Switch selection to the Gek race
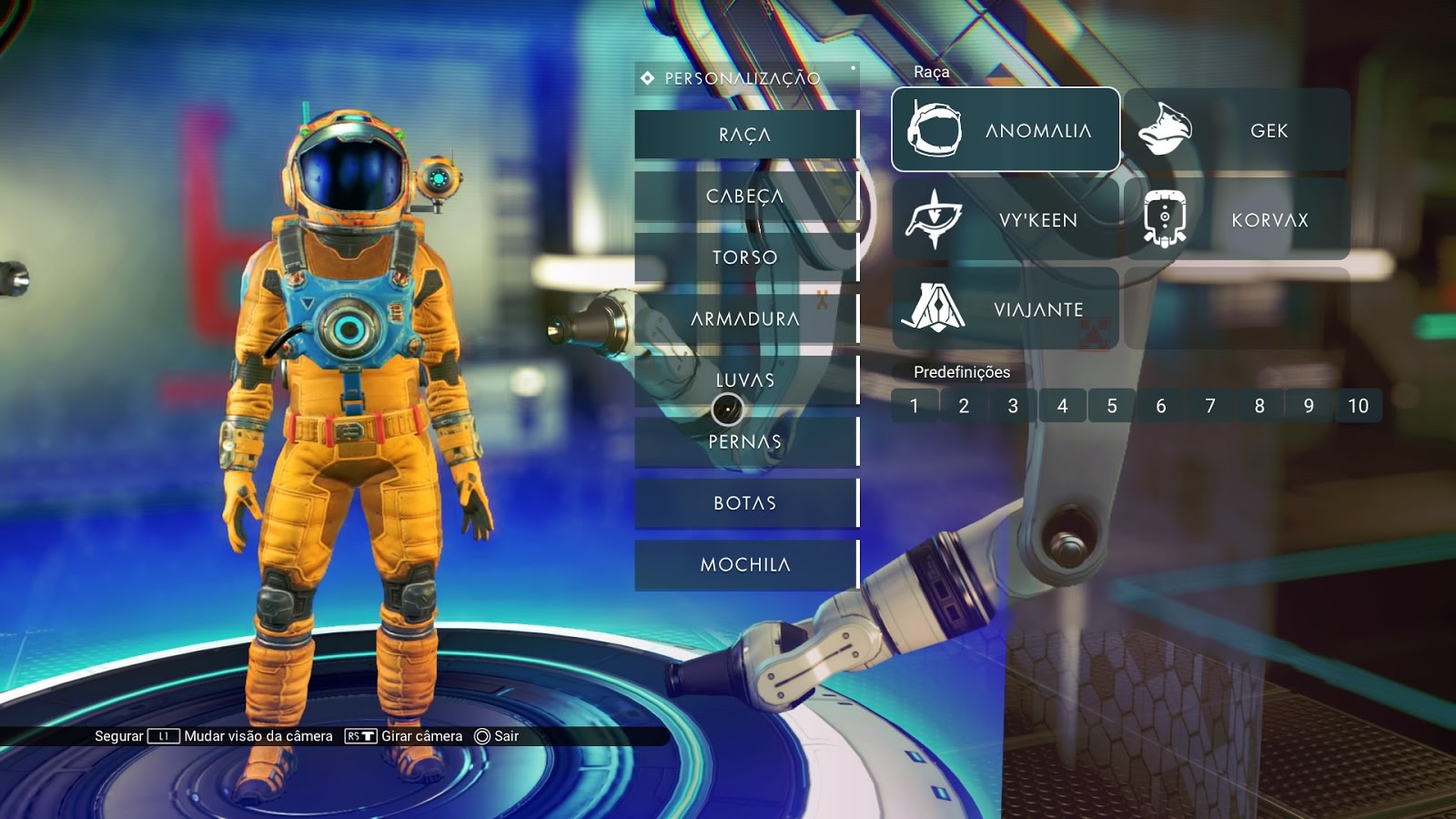 pyautogui.click(x=1238, y=129)
